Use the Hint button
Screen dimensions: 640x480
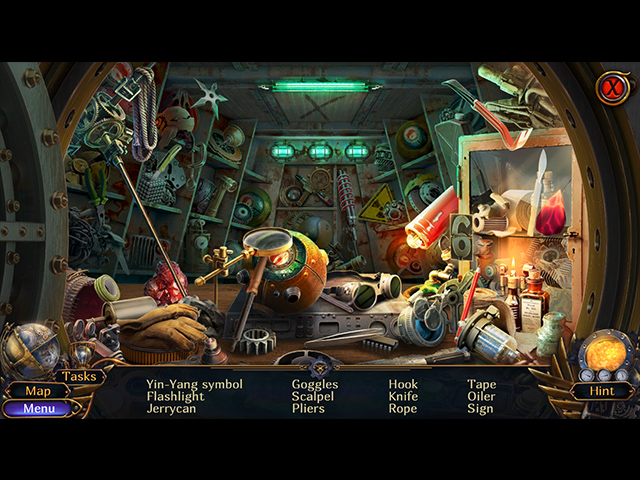pyautogui.click(x=601, y=391)
